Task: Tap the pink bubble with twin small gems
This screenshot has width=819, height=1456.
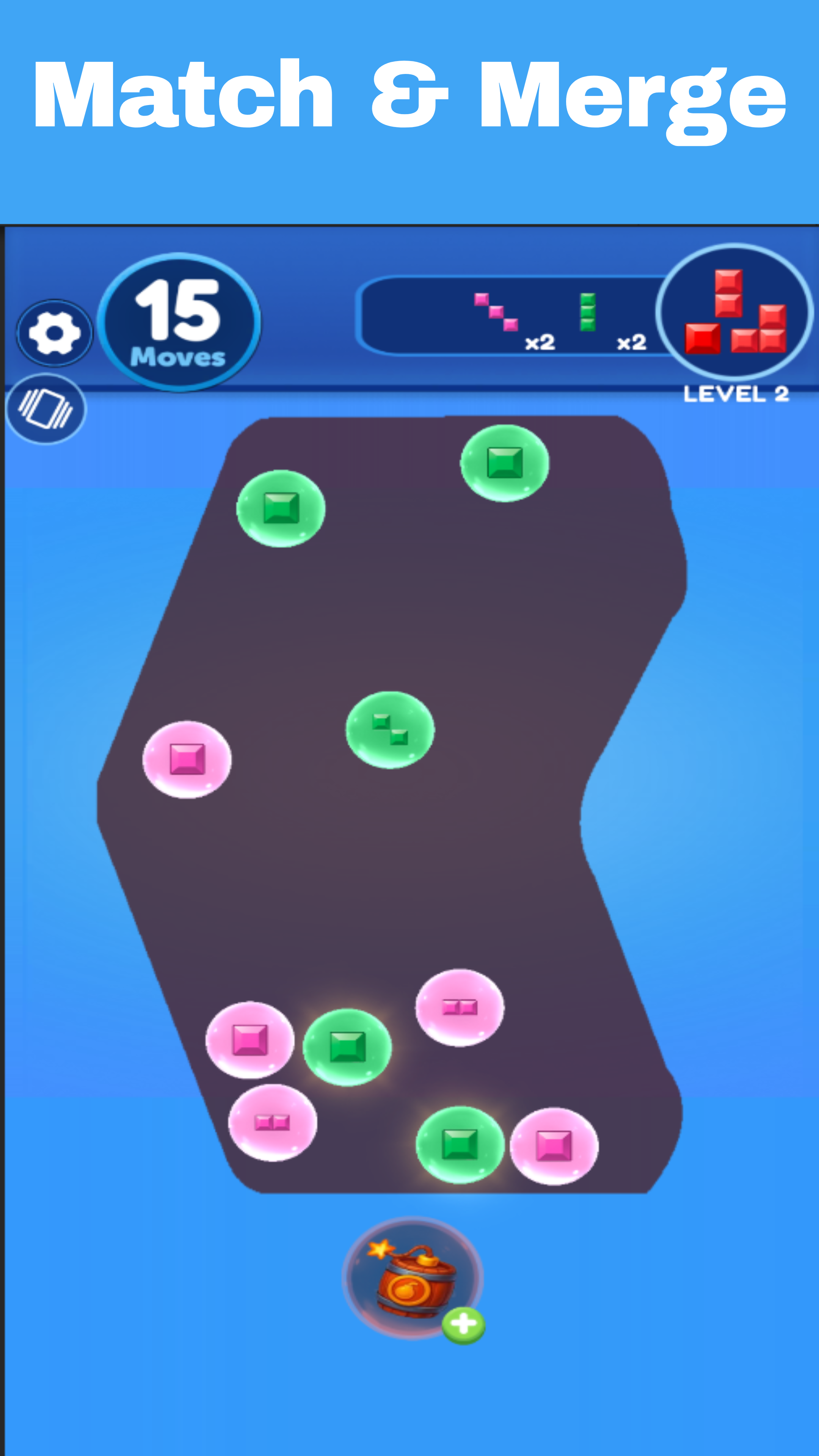Action: point(273,1122)
